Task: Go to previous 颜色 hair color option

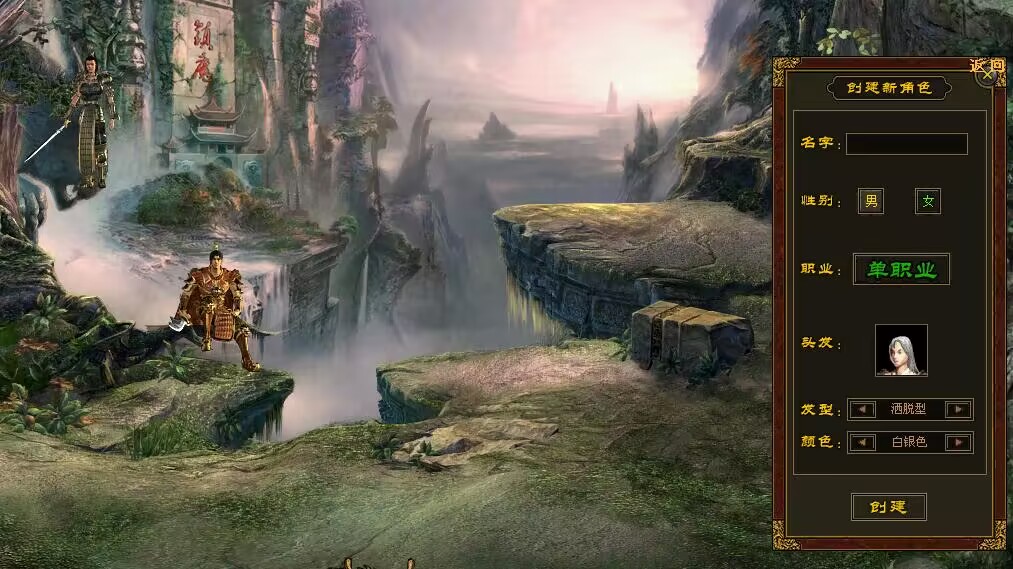Action: [x=861, y=442]
